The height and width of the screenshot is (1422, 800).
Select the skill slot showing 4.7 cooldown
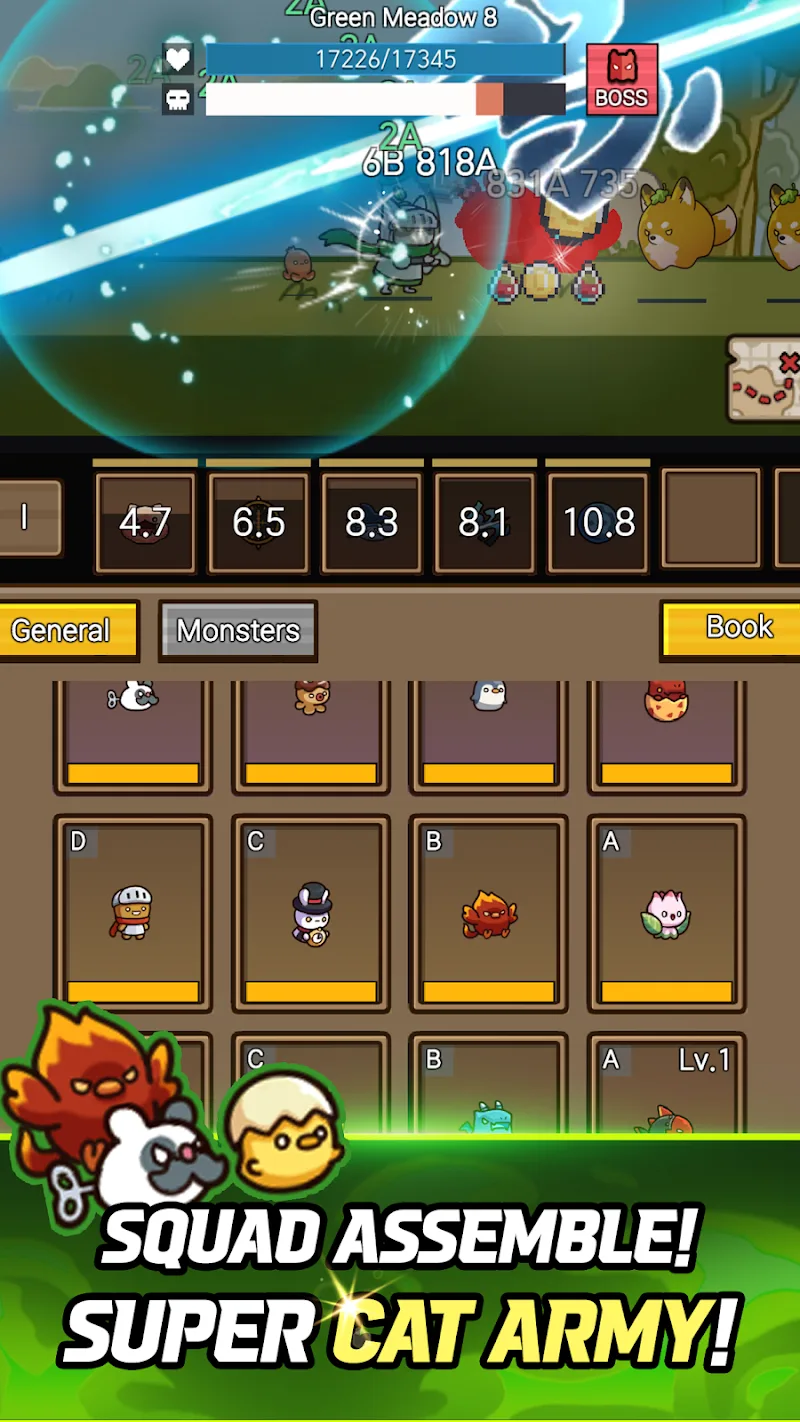coord(145,523)
